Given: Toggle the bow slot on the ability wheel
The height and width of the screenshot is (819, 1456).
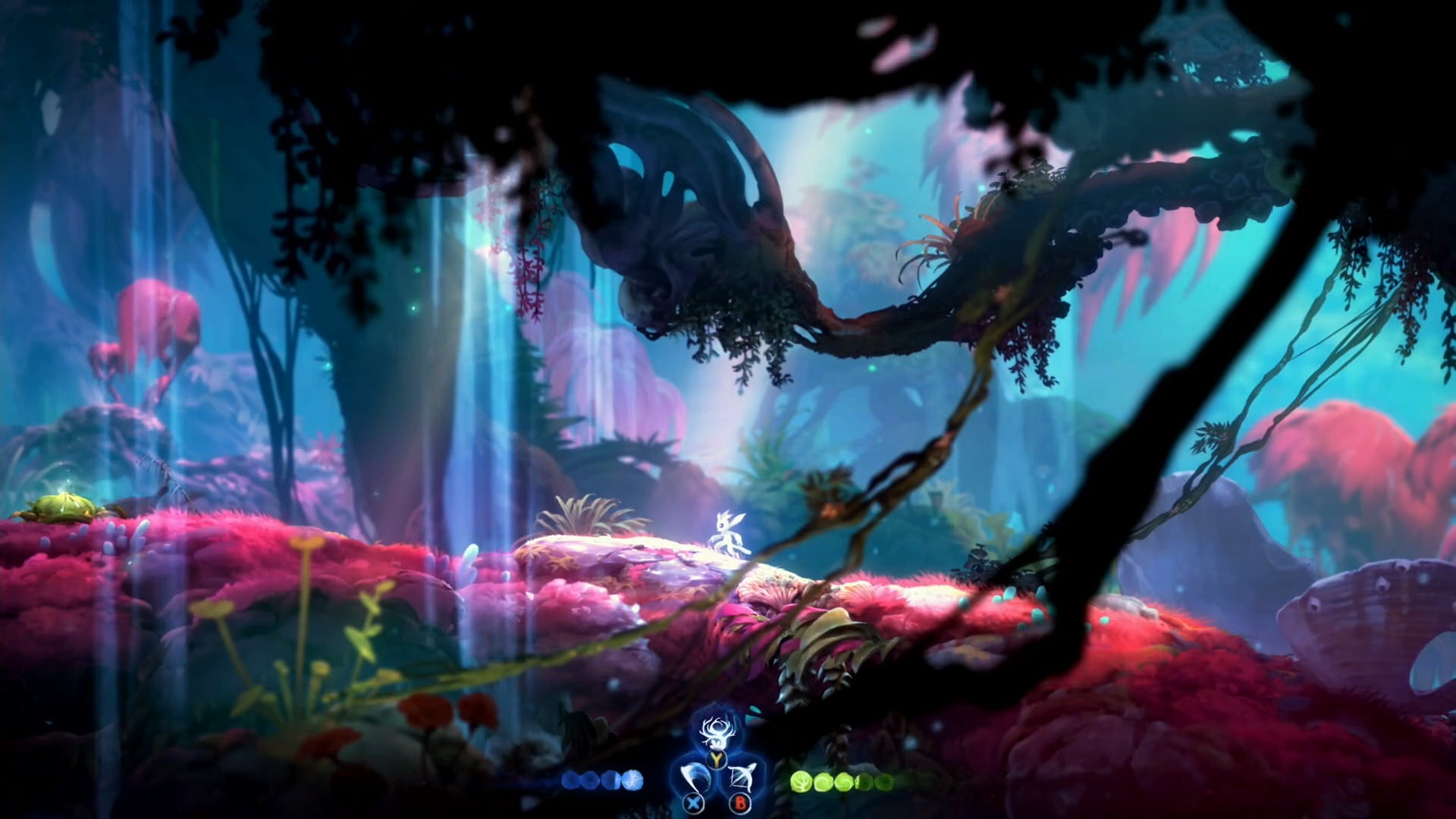Looking at the screenshot, I should click(x=742, y=775).
